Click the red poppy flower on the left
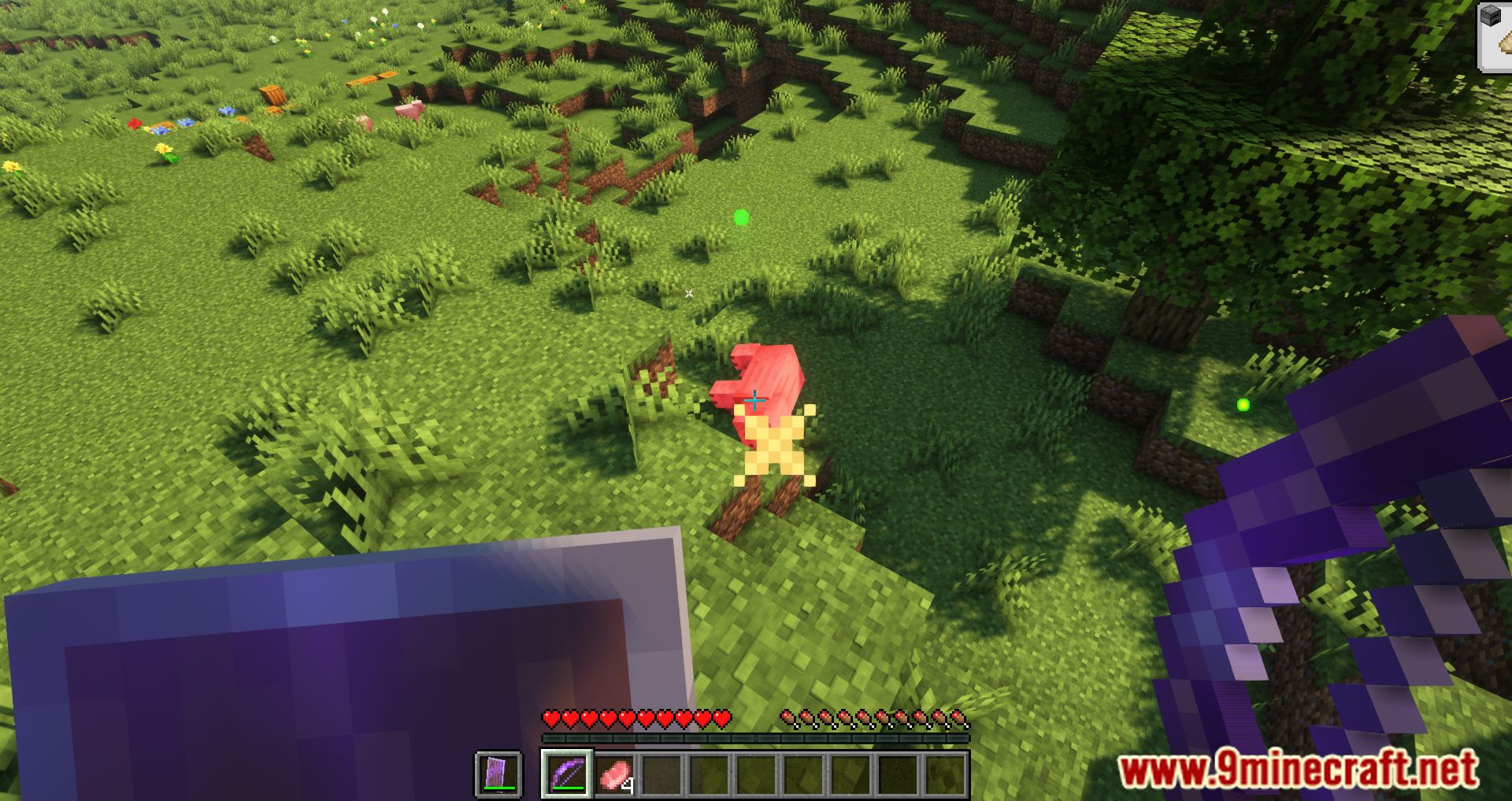 click(135, 124)
